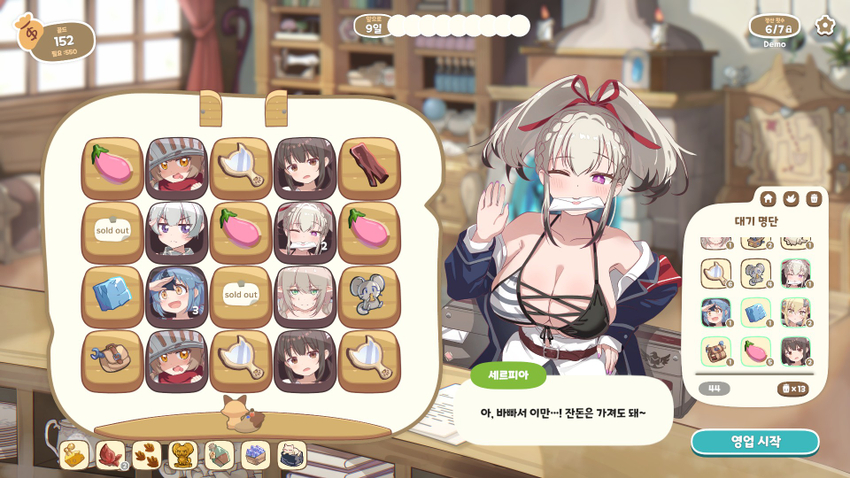Open the settings gear icon
Image resolution: width=850 pixels, height=478 pixels.
click(825, 26)
